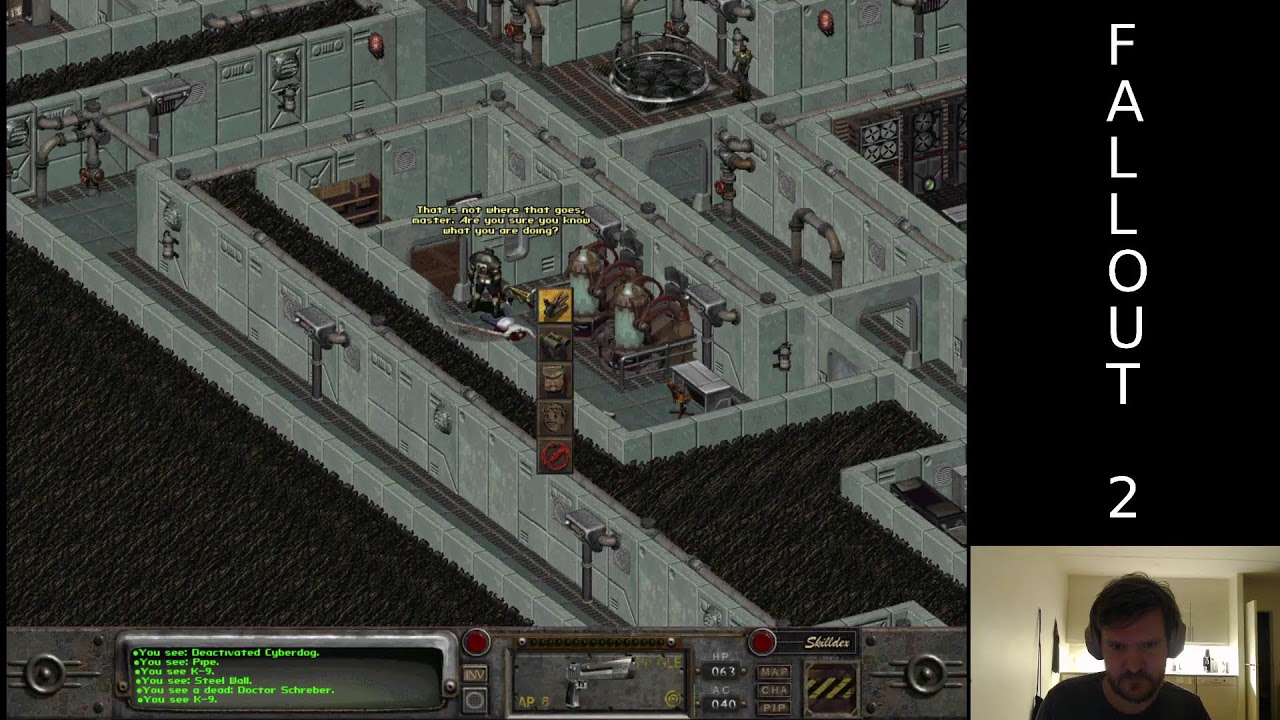
Task: Click the red switch-hands button
Action: [762, 641]
